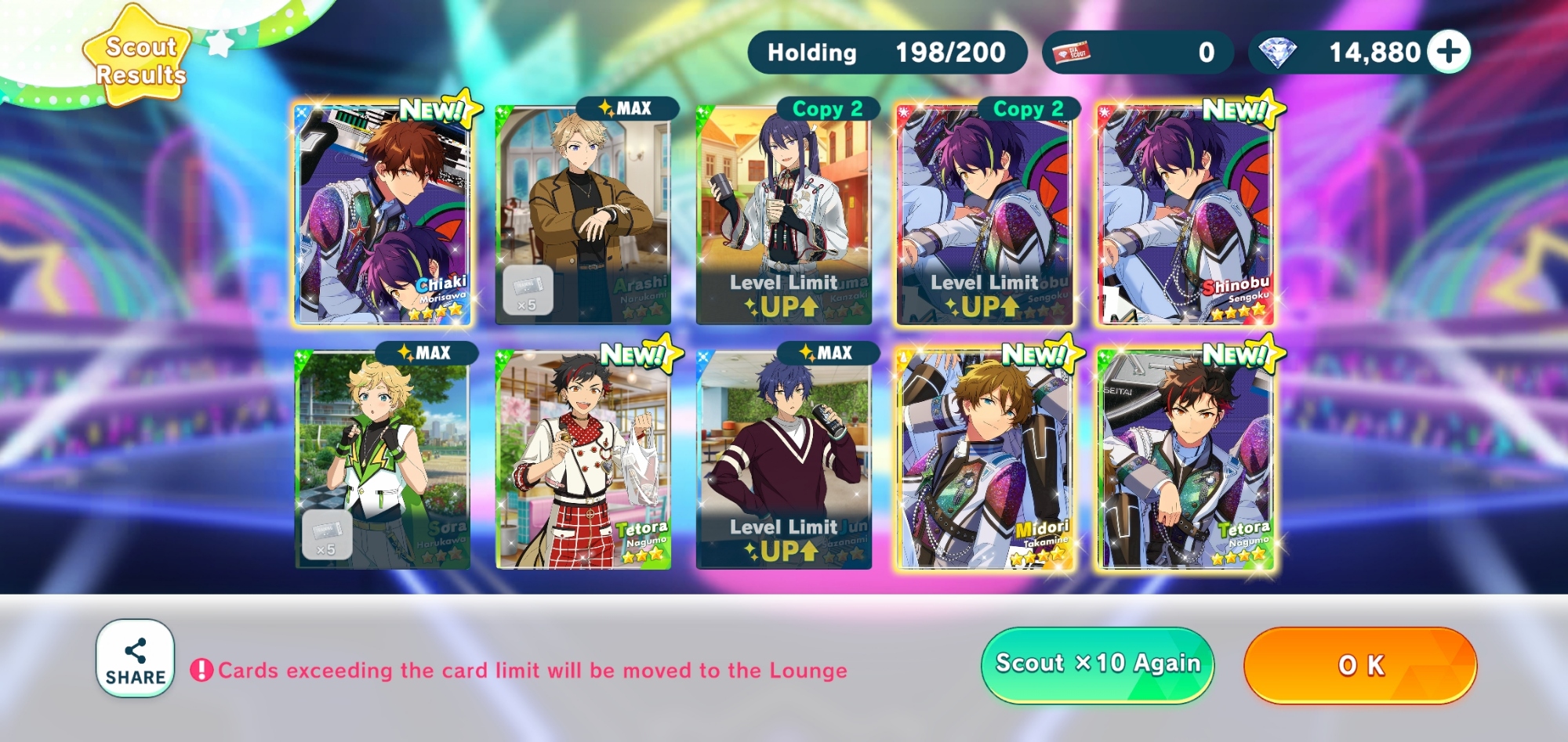This screenshot has height=742, width=1568.
Task: Choose the new Shinobu Sengoku card
Action: (1185, 214)
